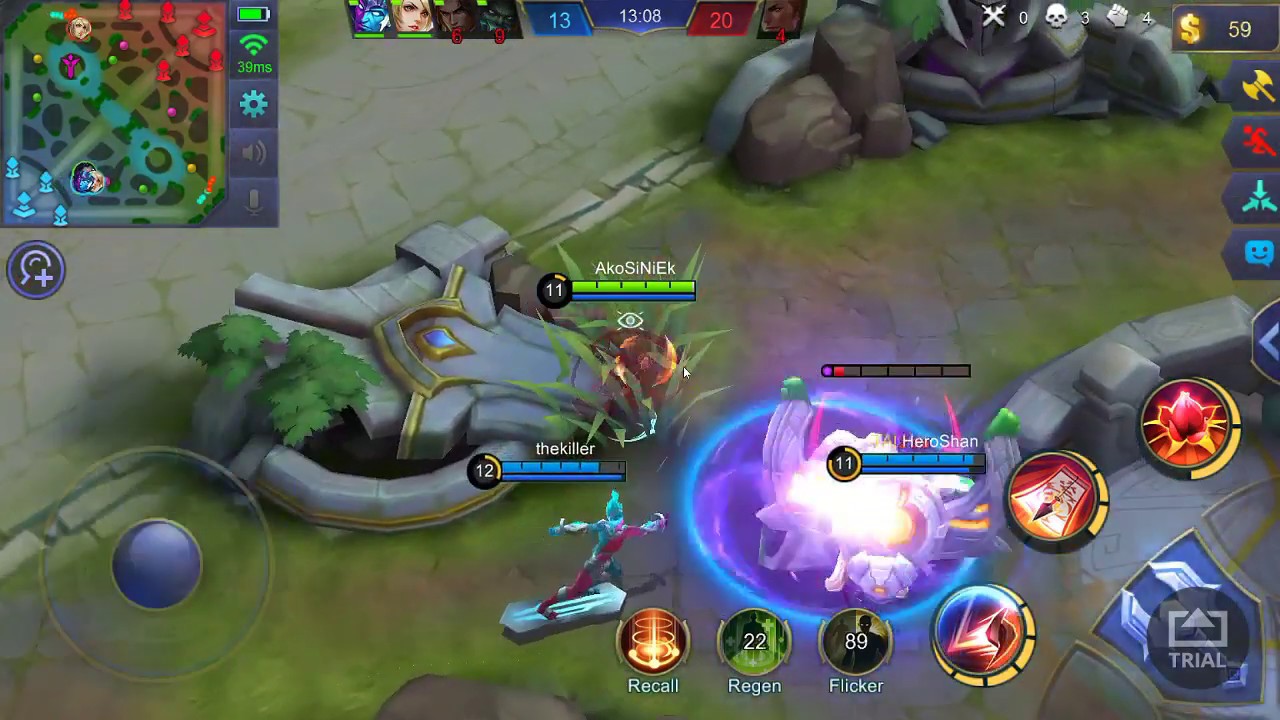1280x720 pixels.
Task: Toggle the microphone icon
Action: [254, 200]
